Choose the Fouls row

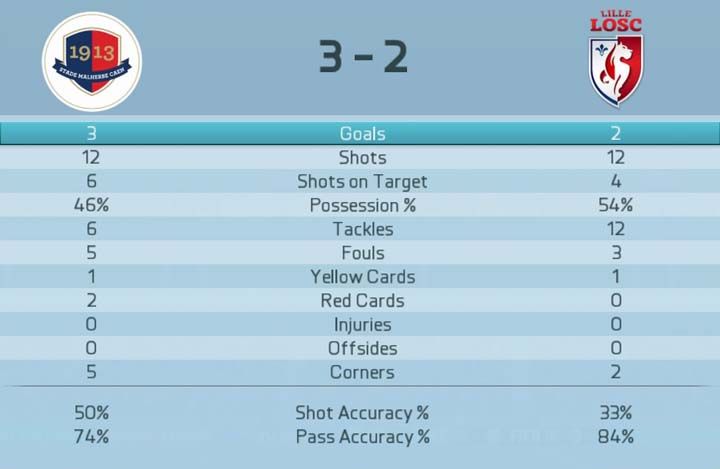tap(361, 253)
